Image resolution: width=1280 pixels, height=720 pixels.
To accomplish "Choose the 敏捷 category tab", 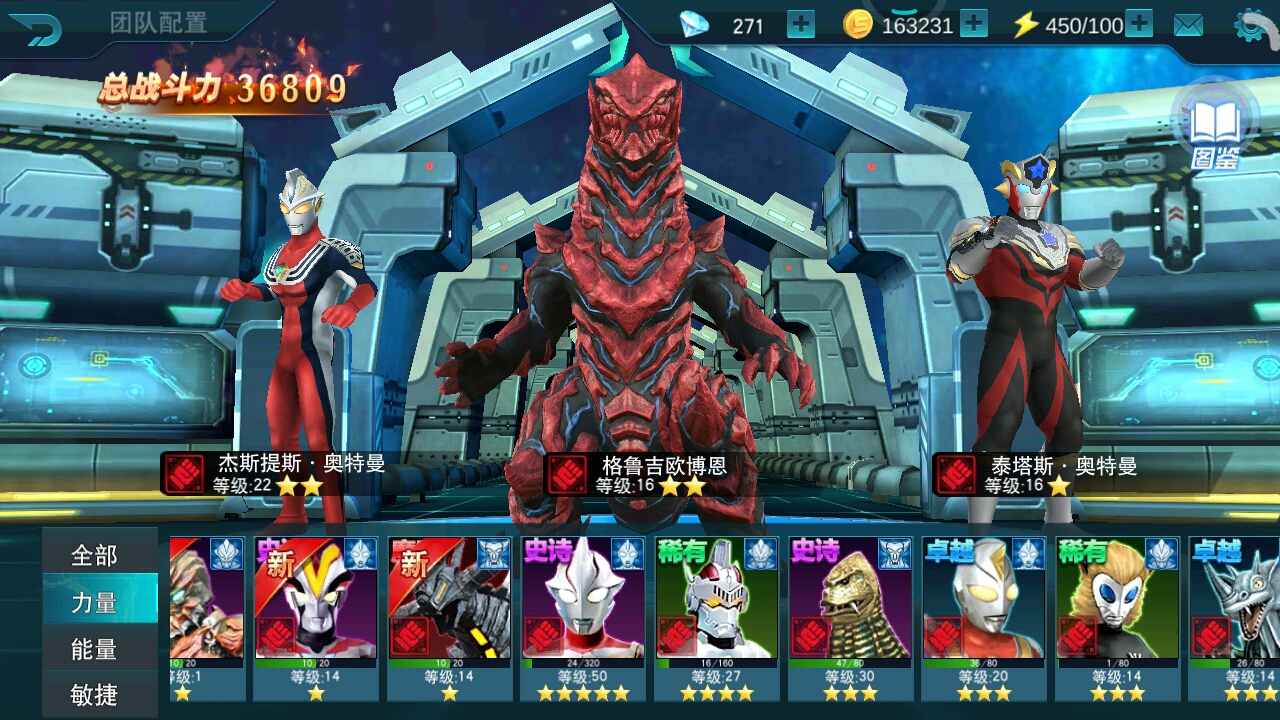I will (95, 695).
